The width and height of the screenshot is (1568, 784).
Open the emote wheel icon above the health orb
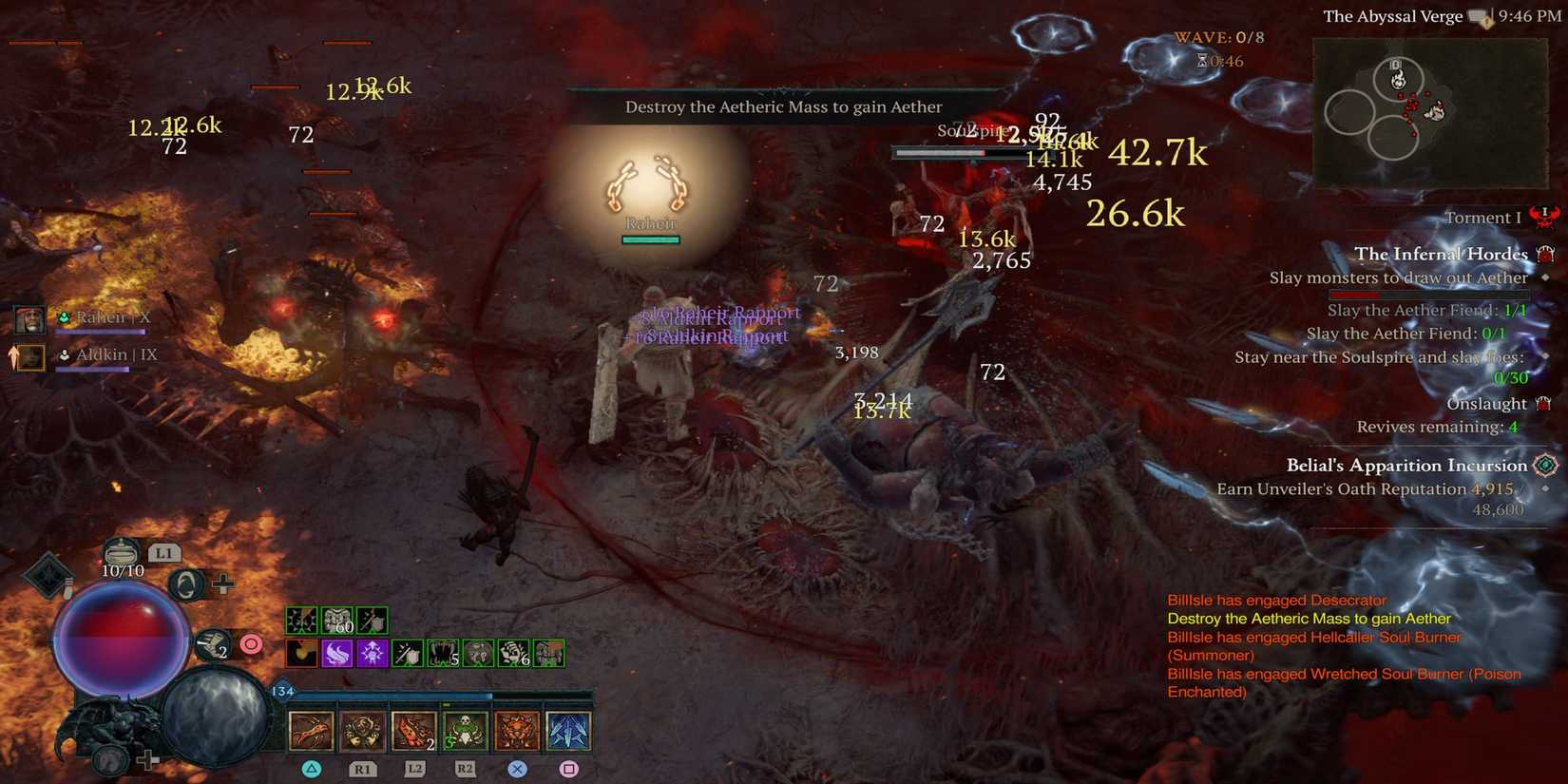tap(187, 584)
